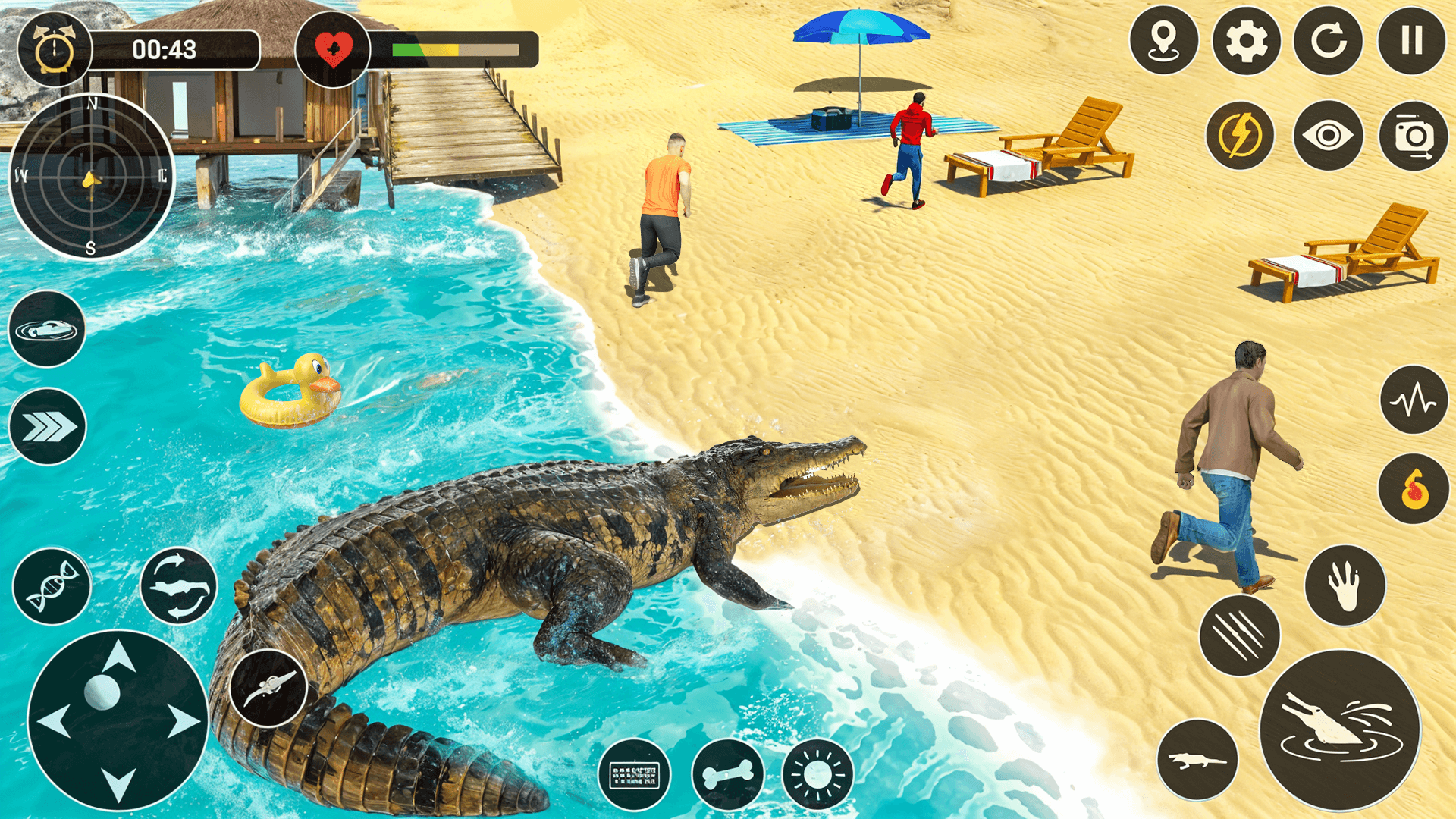Toggle the eye camera view
This screenshot has height=819, width=1456.
1328,136
